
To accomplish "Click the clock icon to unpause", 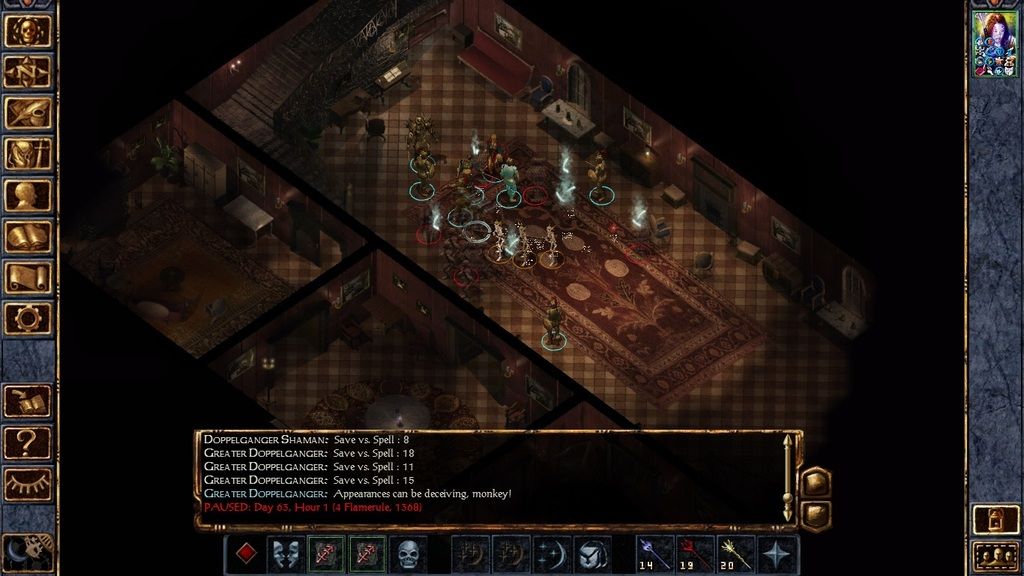I will pyautogui.click(x=27, y=553).
